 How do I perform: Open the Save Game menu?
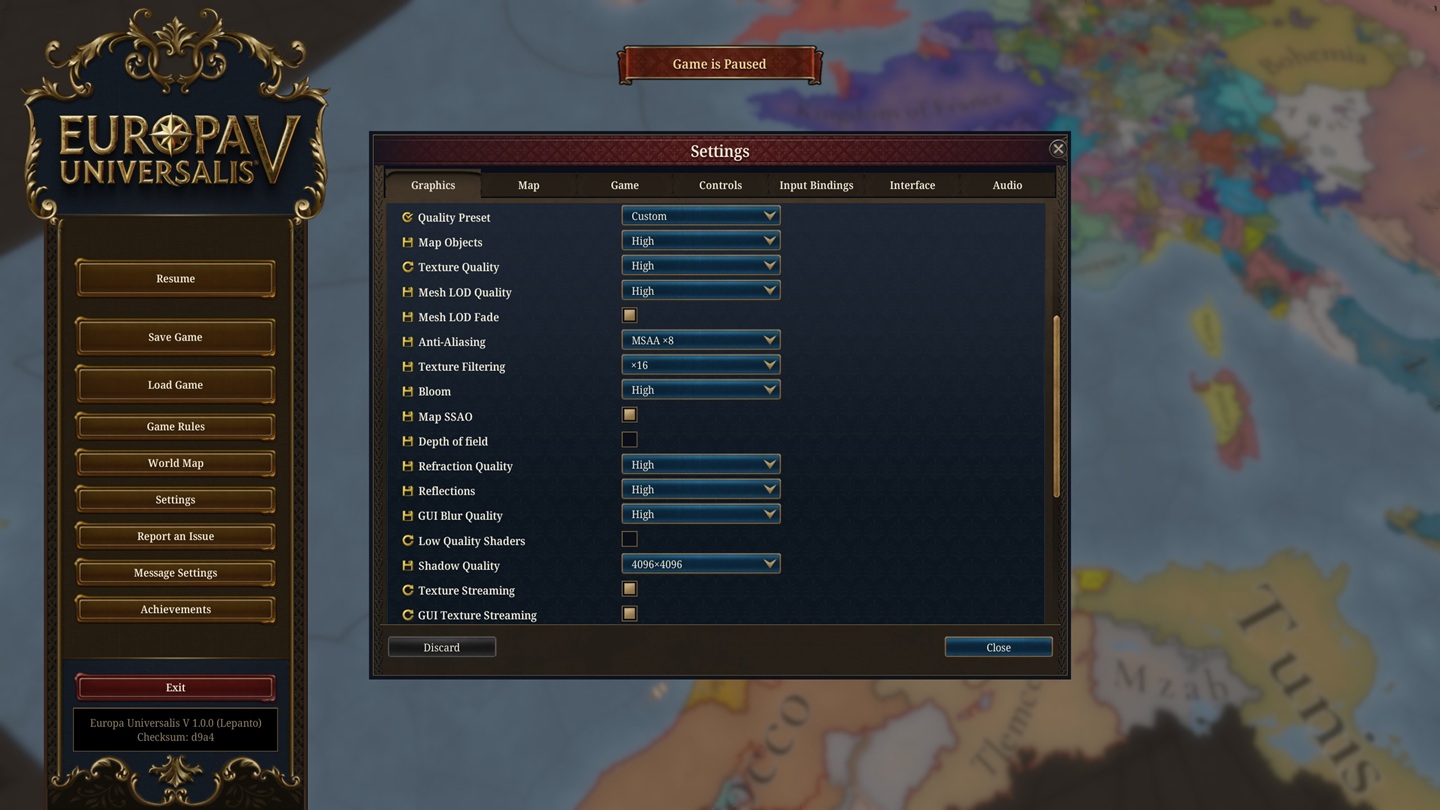click(175, 337)
